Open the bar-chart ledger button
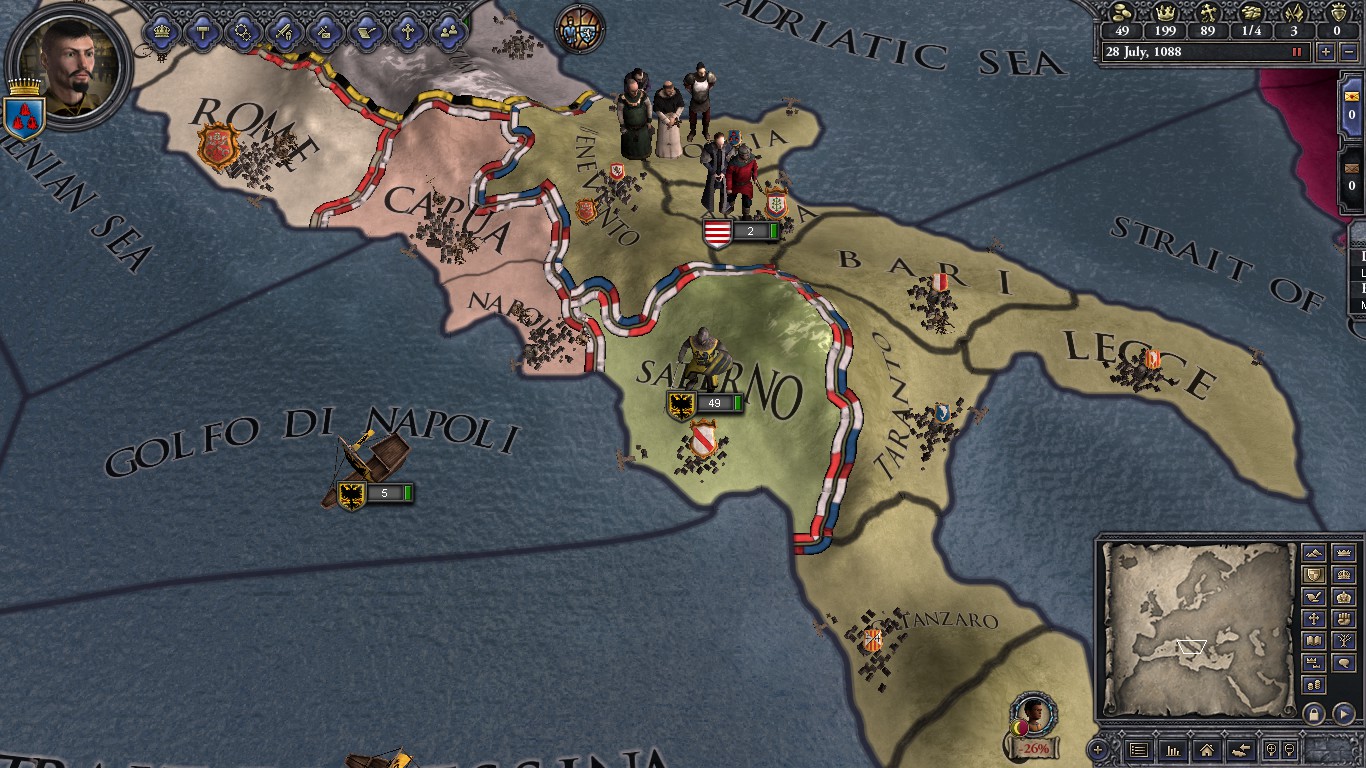The height and width of the screenshot is (768, 1366). 1171,750
